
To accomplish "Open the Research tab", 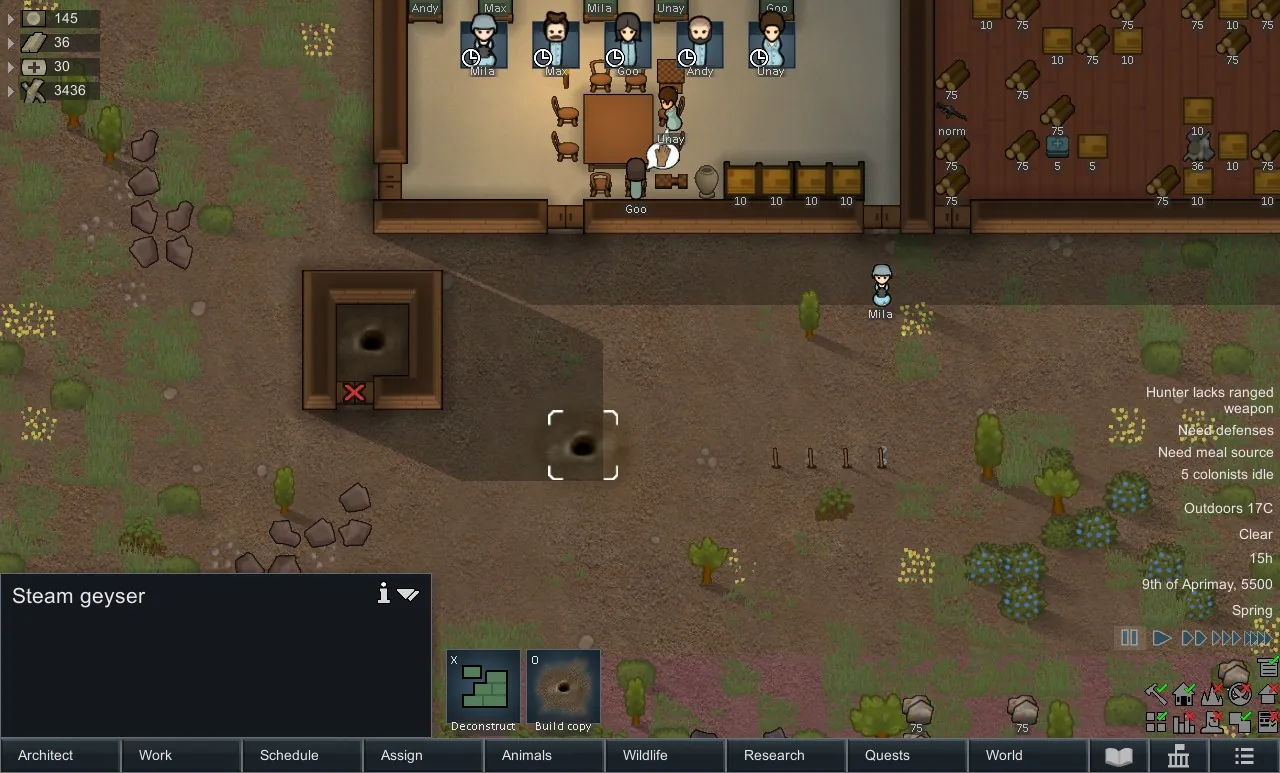I will [x=786, y=755].
